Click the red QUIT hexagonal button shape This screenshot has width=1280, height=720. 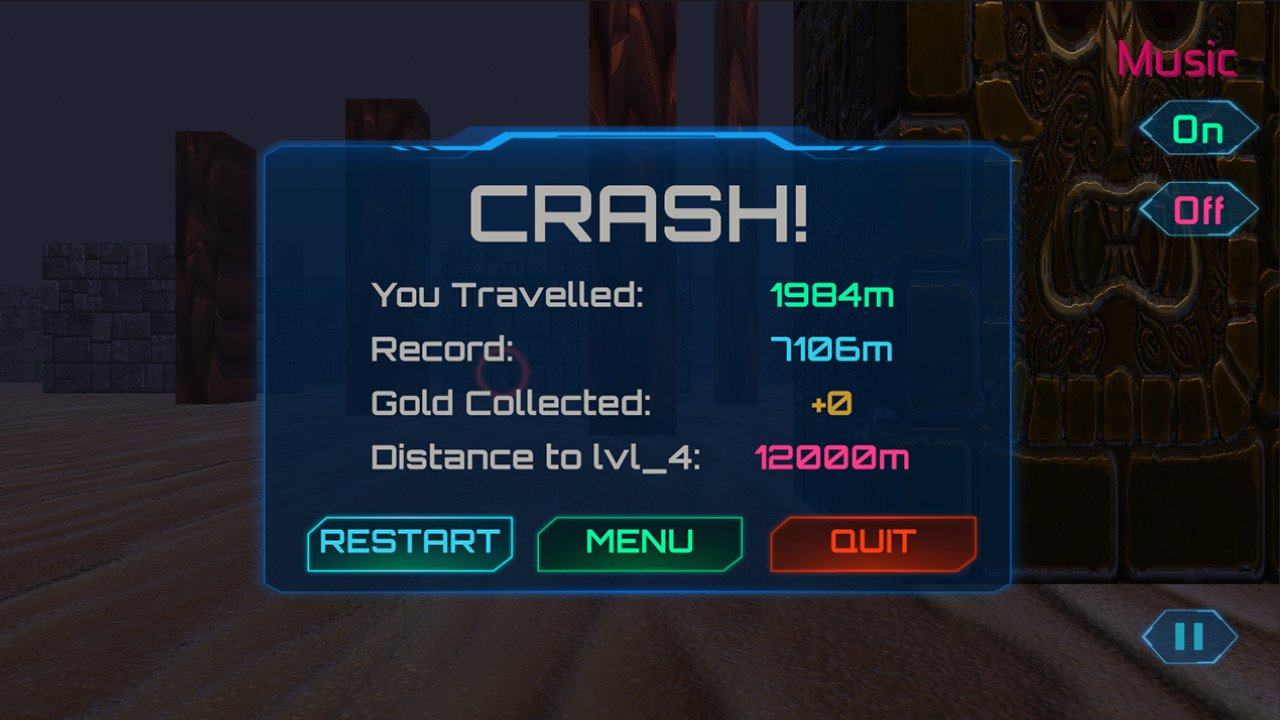point(873,543)
